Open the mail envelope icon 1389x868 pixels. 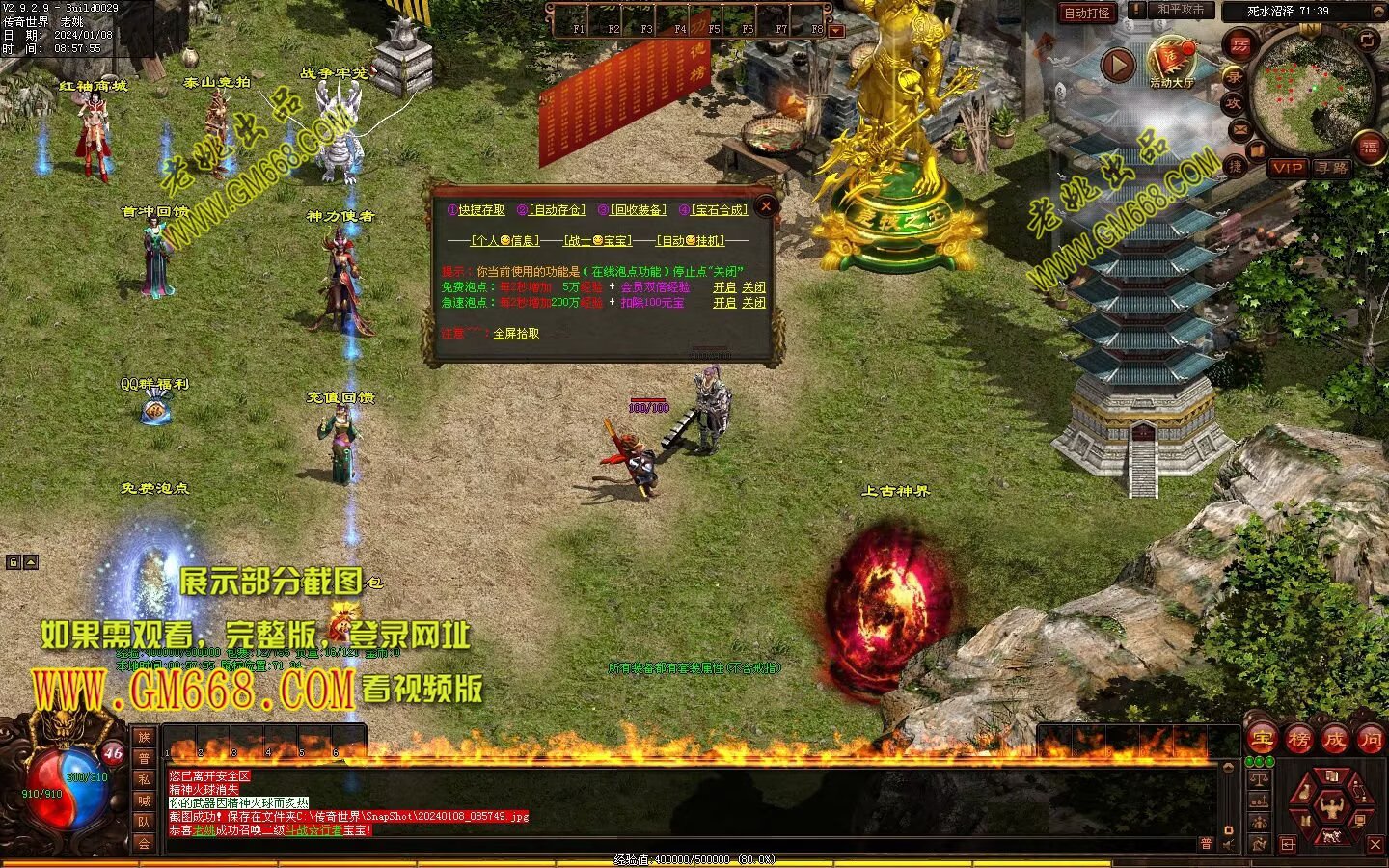pos(1239,128)
